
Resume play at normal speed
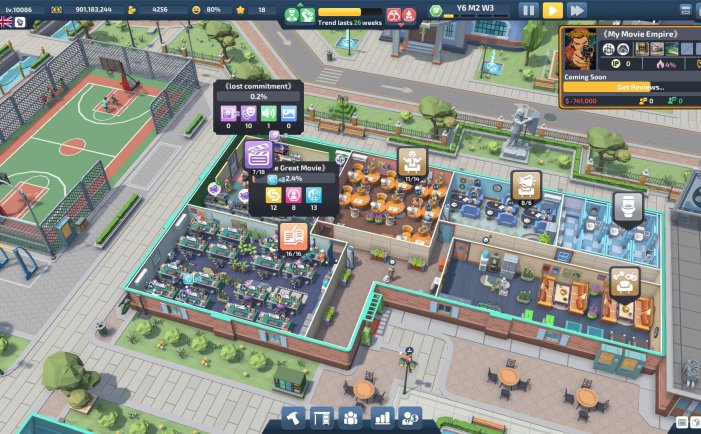(553, 10)
